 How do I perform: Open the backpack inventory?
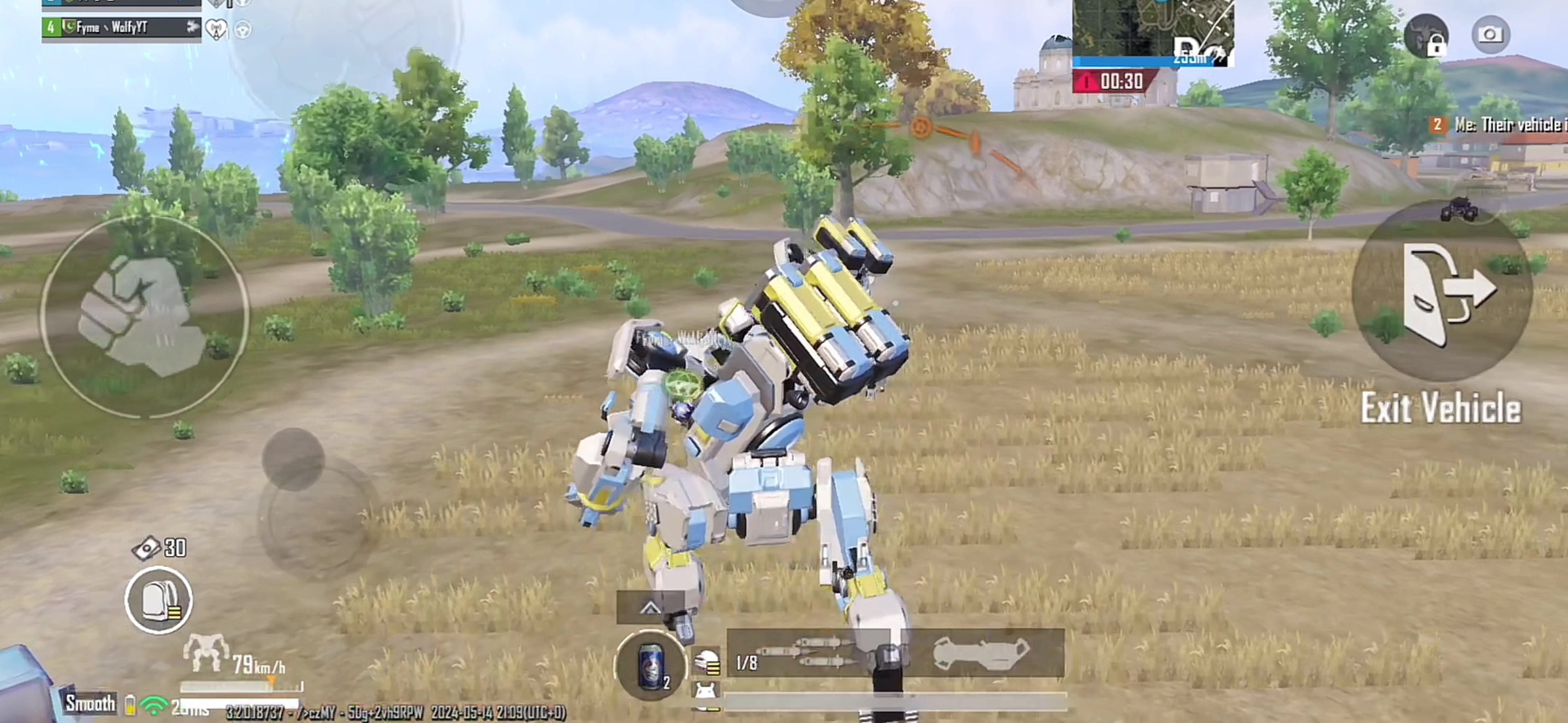(x=159, y=600)
